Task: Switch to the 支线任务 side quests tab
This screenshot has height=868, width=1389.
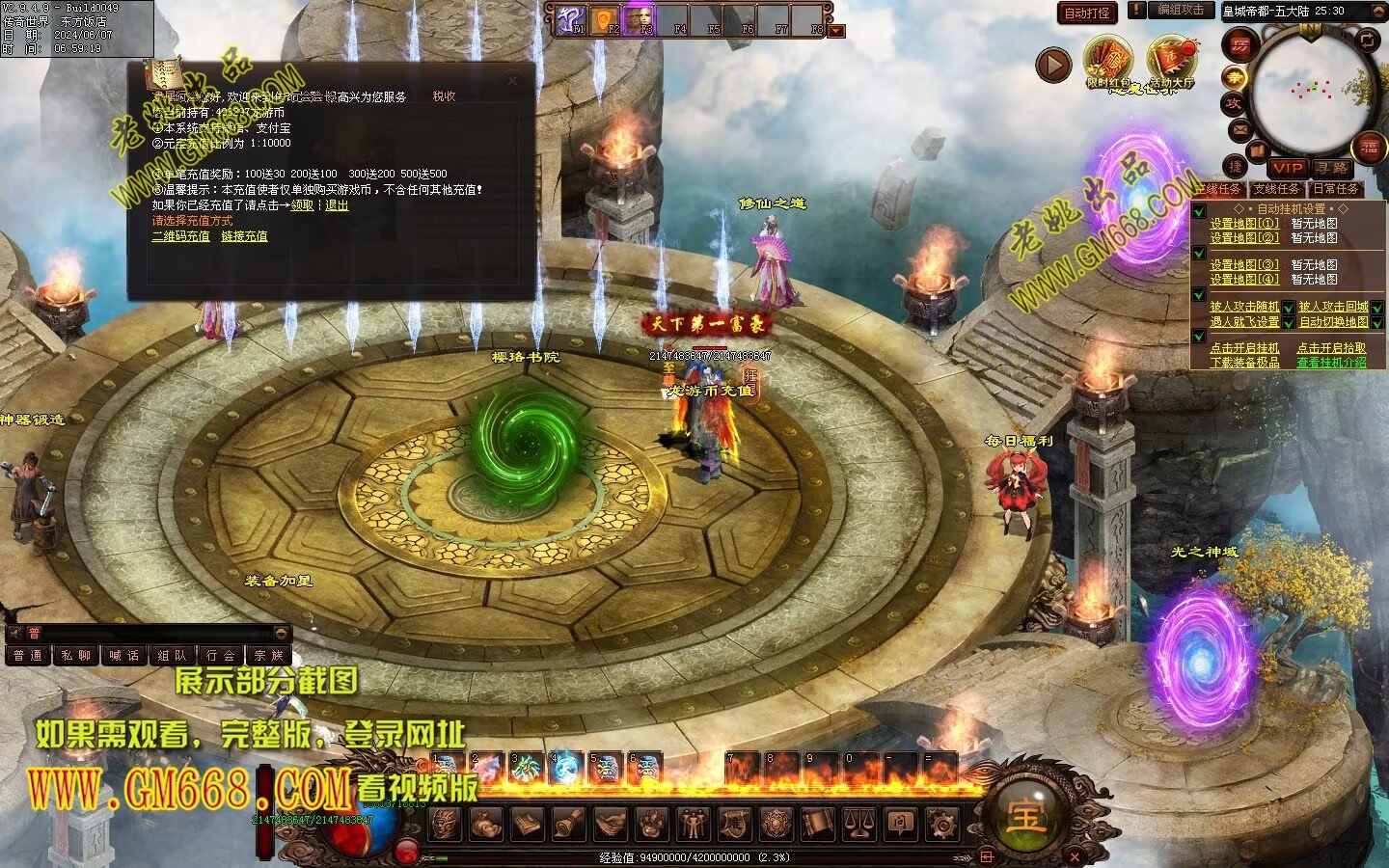Action: point(1276,189)
